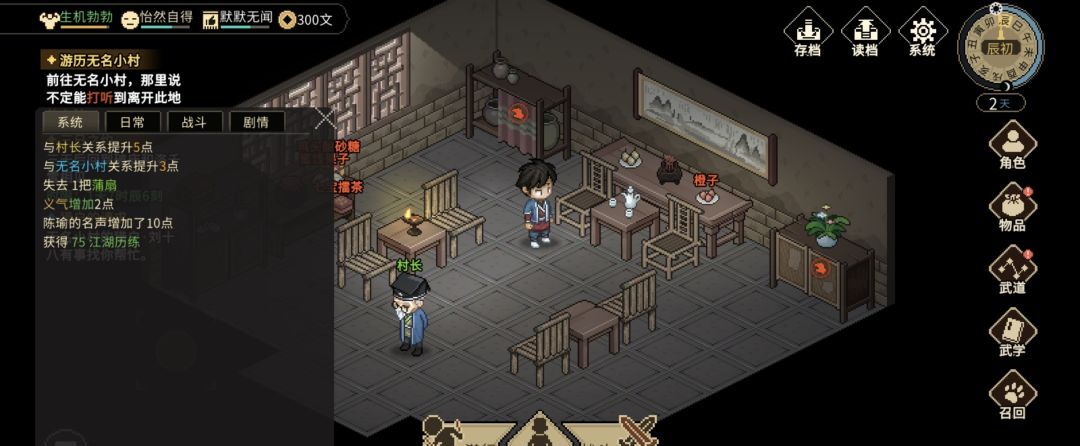Switch to the 剧情 log tab

point(256,122)
